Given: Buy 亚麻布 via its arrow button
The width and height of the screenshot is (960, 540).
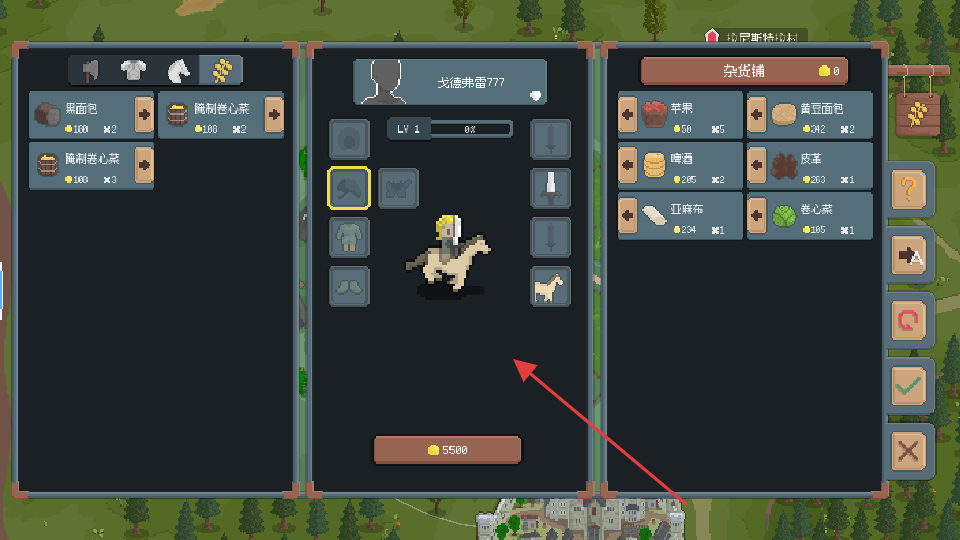Looking at the screenshot, I should (x=629, y=215).
